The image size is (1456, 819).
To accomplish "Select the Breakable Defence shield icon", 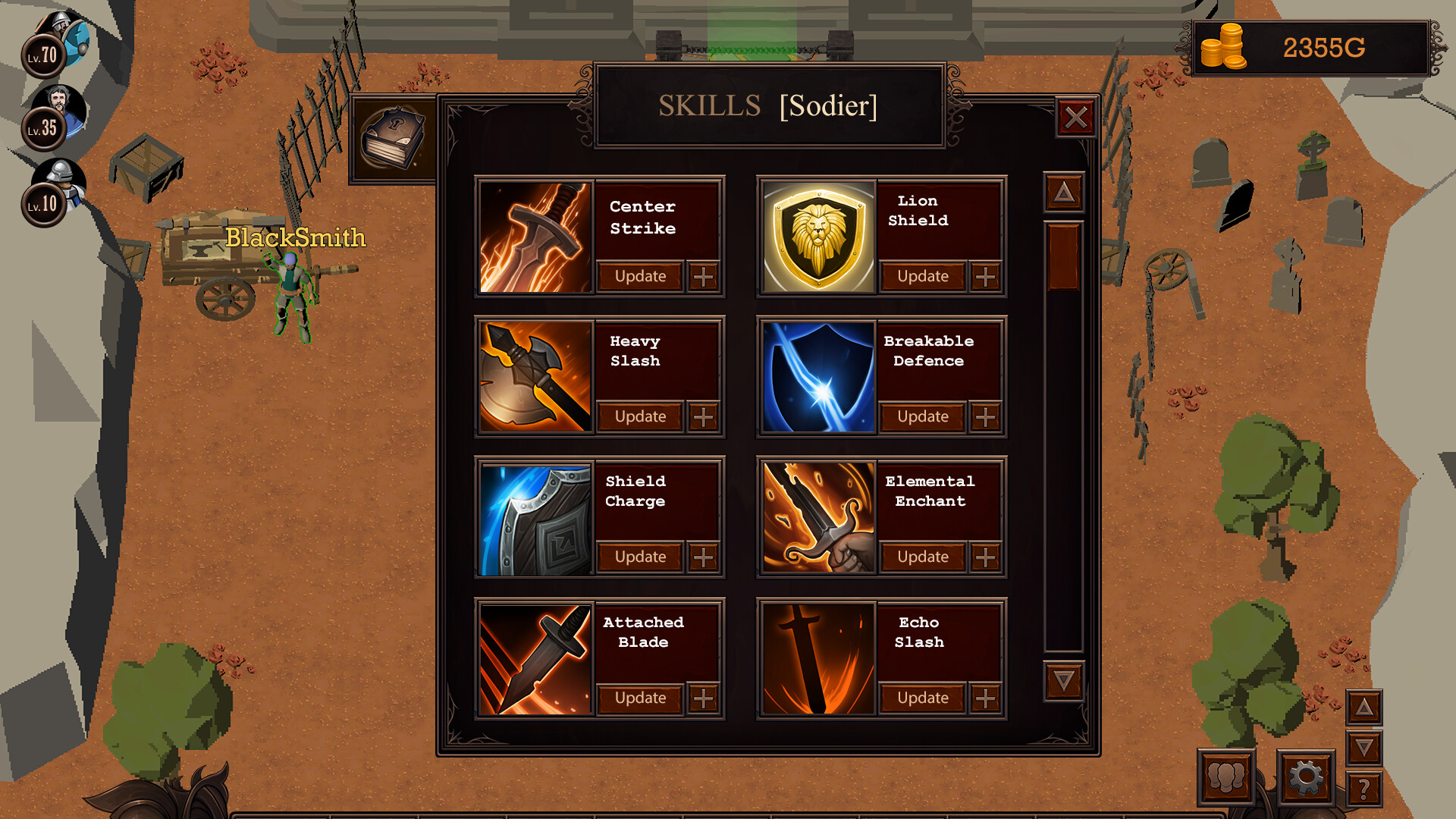I will (817, 377).
